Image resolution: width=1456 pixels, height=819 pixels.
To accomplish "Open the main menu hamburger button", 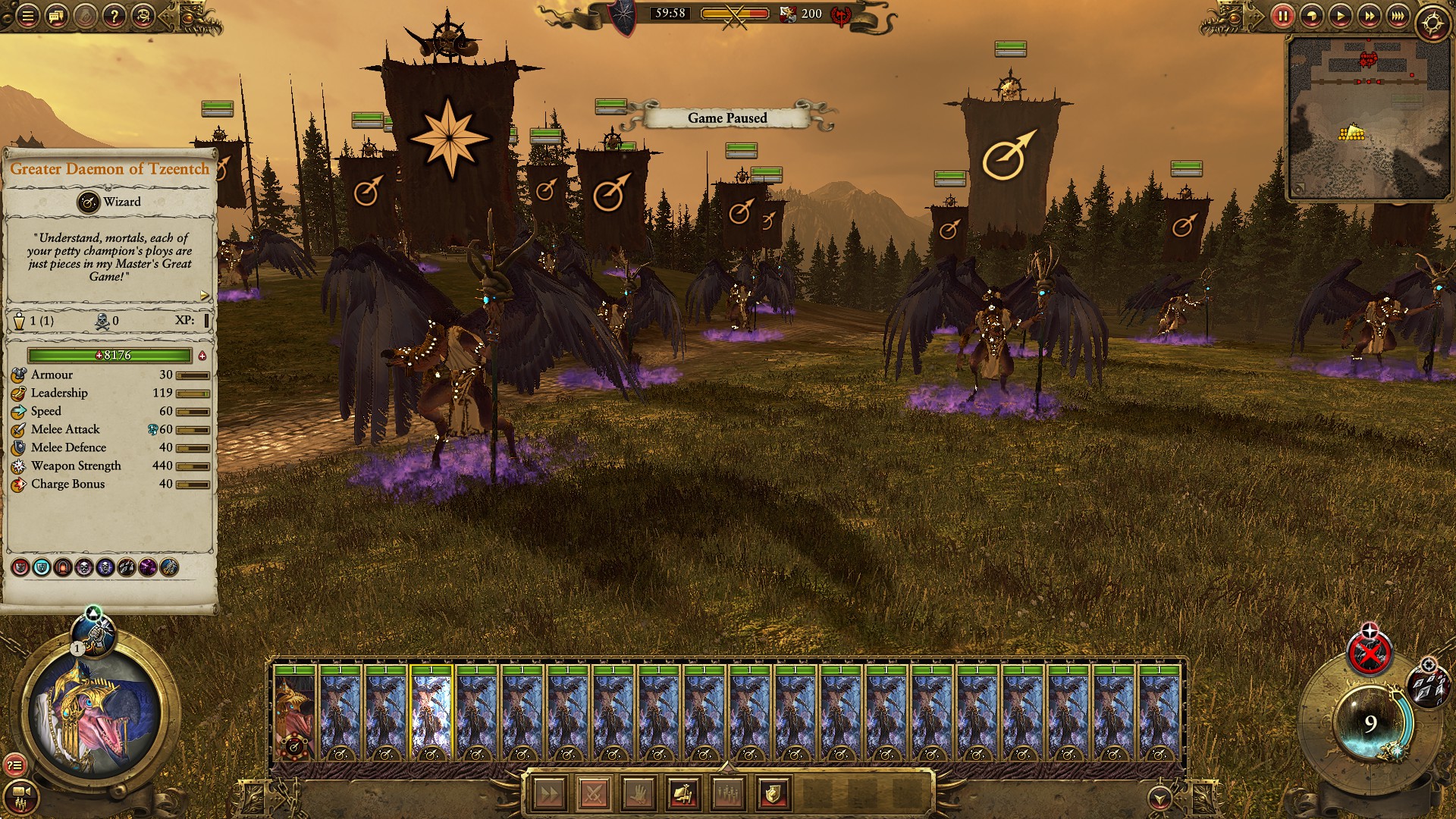I will pos(27,15).
